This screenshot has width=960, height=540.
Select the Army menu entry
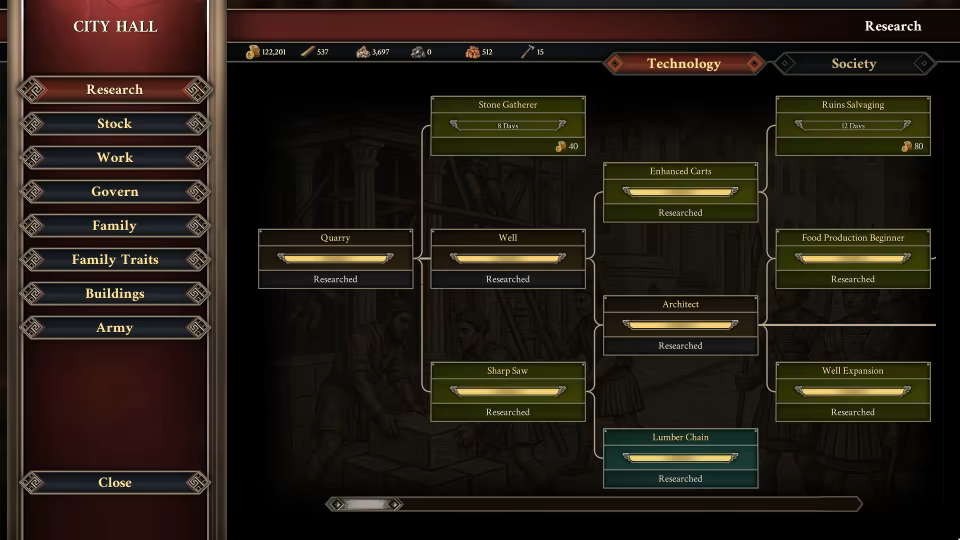[114, 328]
